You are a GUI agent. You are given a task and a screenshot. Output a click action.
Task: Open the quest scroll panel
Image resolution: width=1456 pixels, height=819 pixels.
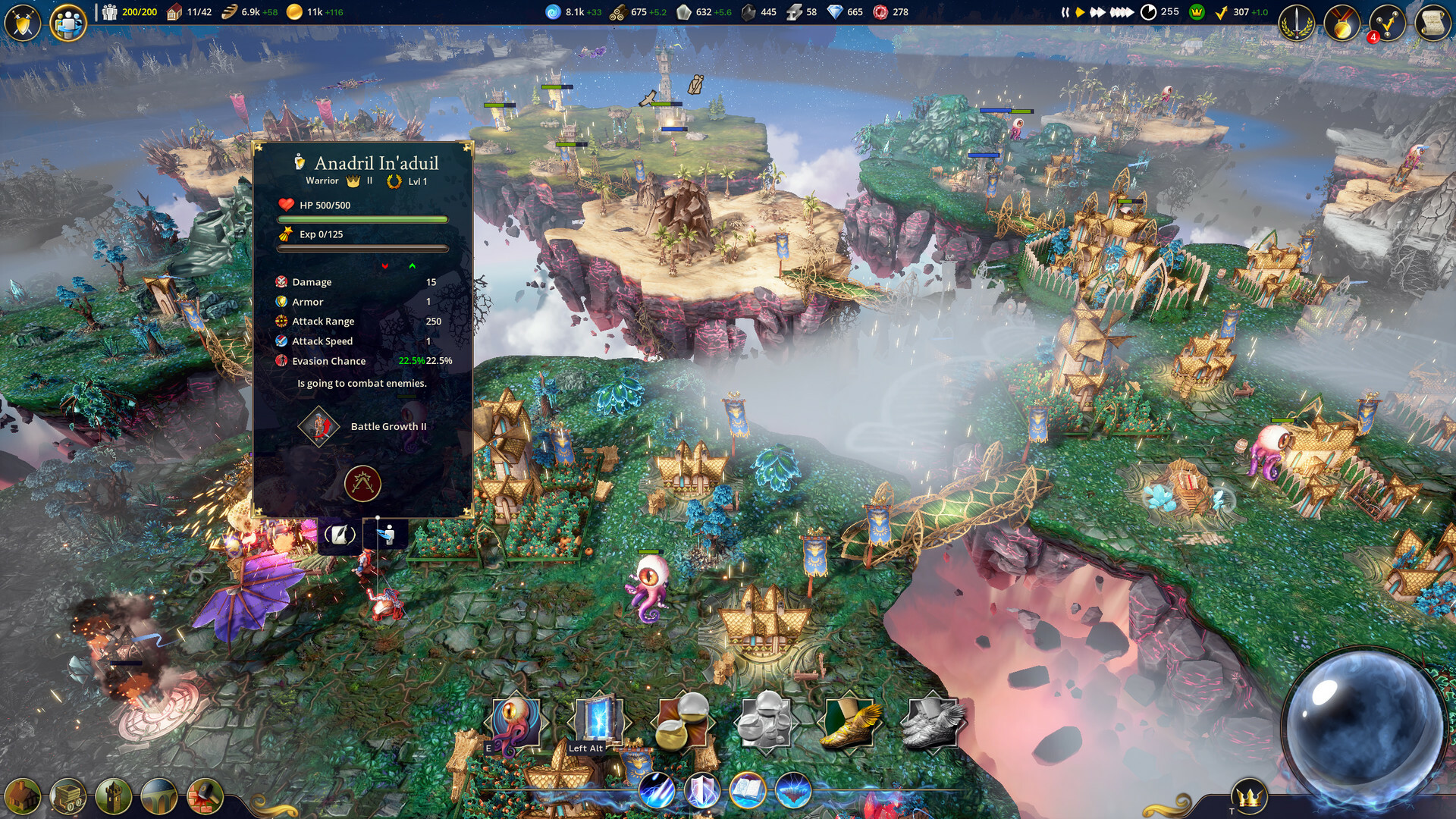[1431, 23]
